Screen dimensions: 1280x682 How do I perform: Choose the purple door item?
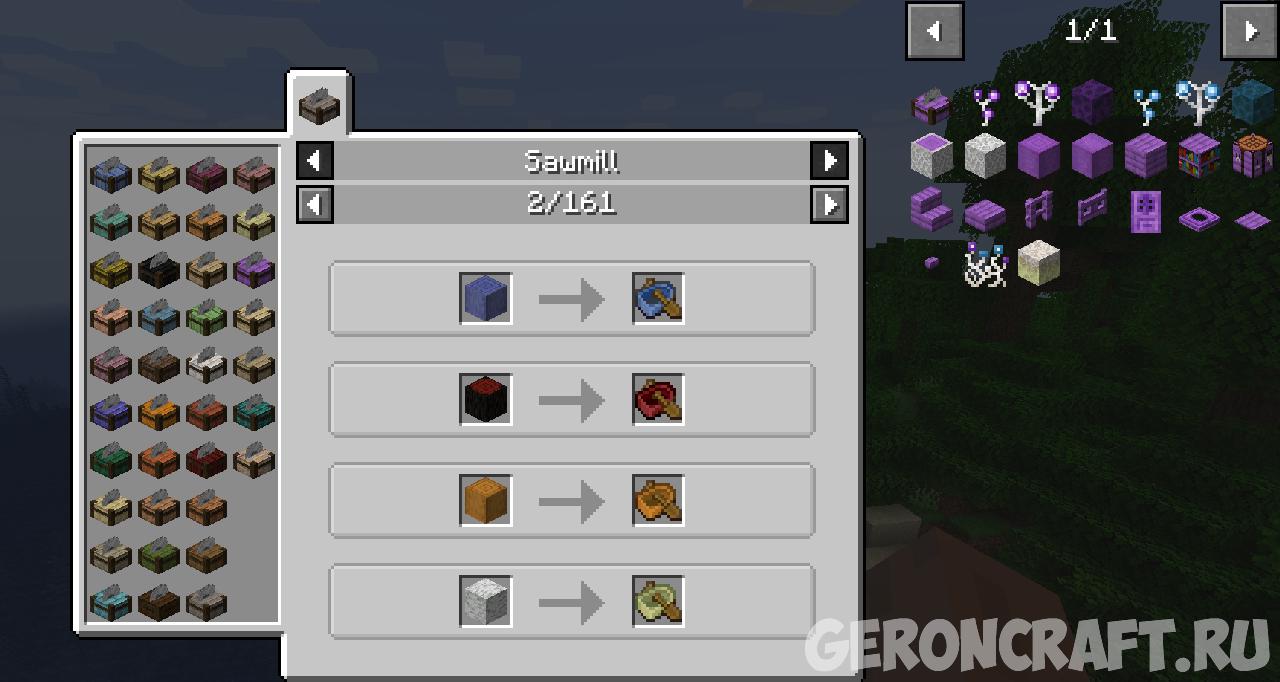[x=1144, y=210]
